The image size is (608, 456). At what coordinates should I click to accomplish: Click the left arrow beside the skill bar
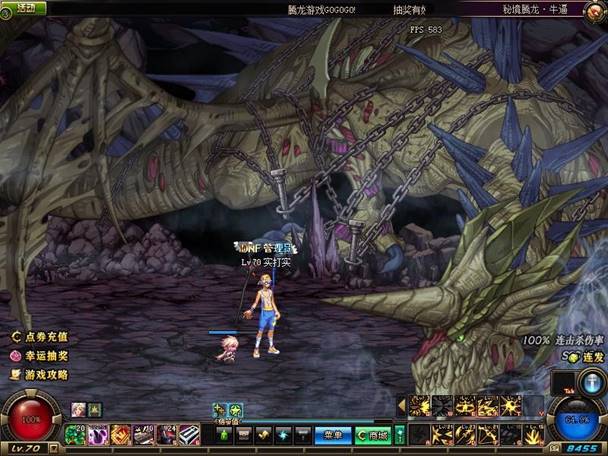click(x=402, y=406)
